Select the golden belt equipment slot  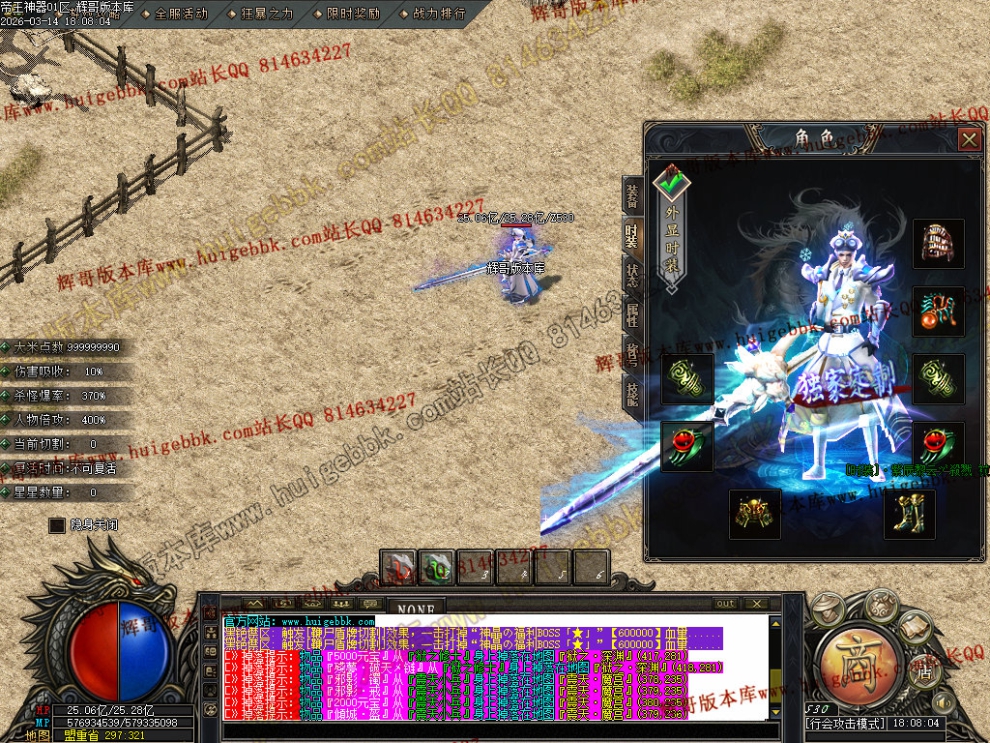tap(754, 514)
